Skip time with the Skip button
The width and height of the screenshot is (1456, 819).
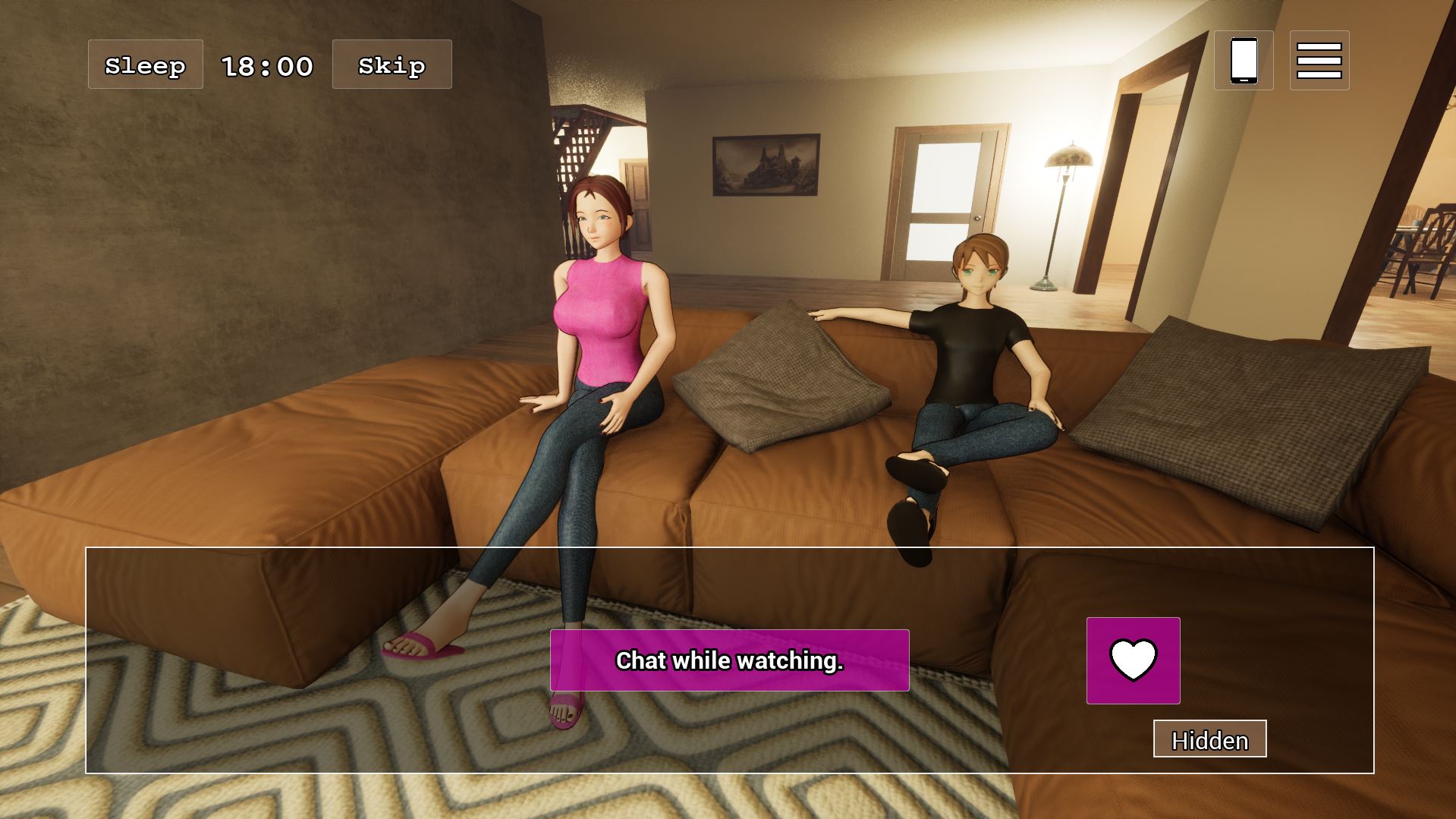392,65
